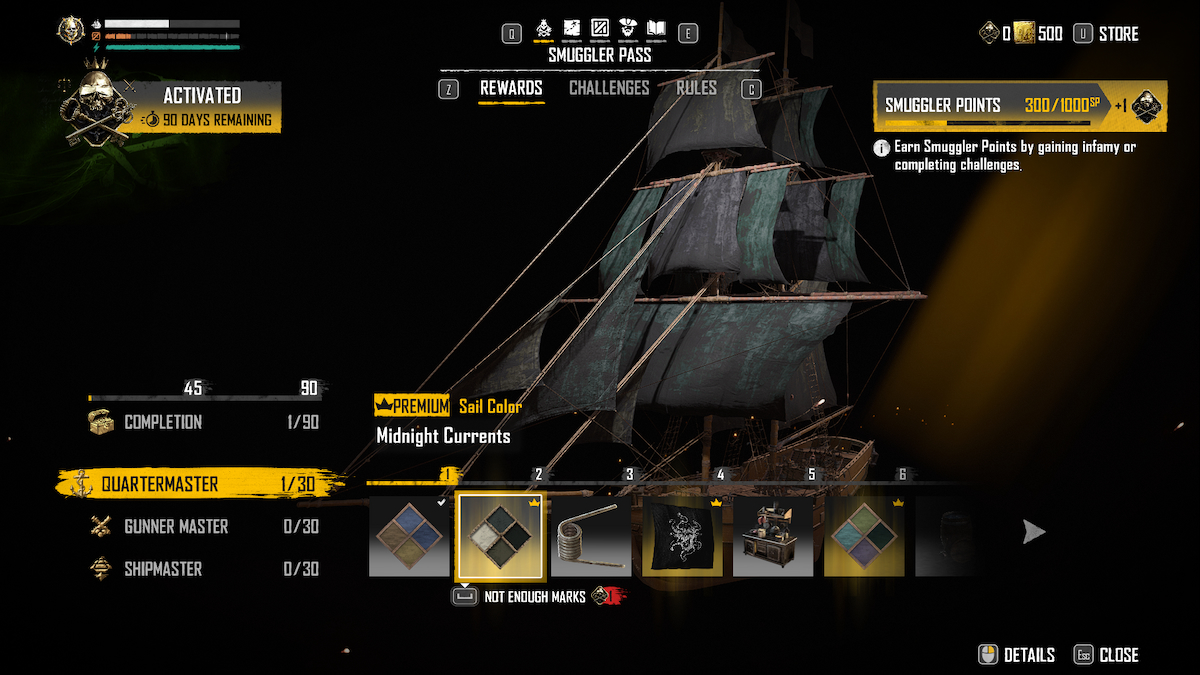Select the Rewards tab

pos(511,88)
